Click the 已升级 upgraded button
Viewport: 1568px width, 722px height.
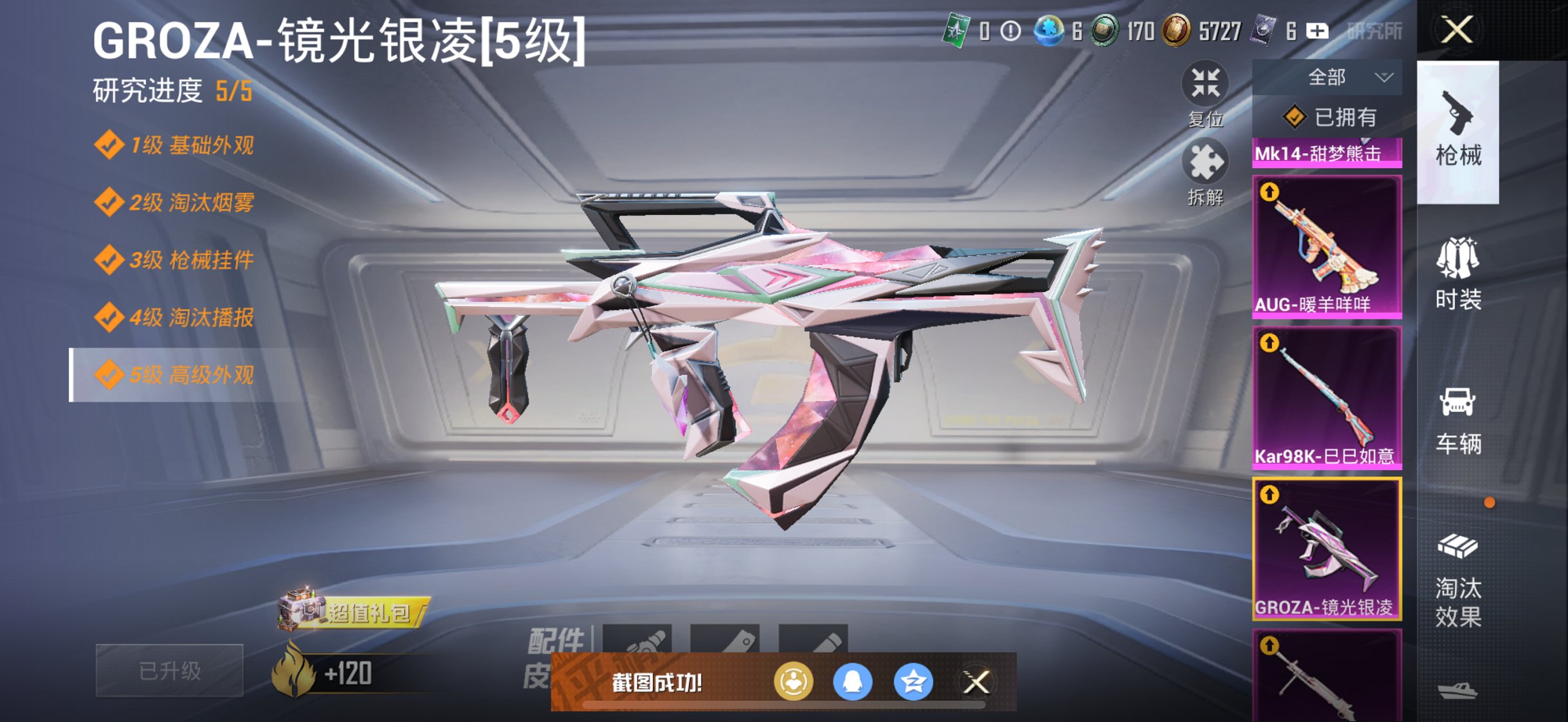[169, 670]
